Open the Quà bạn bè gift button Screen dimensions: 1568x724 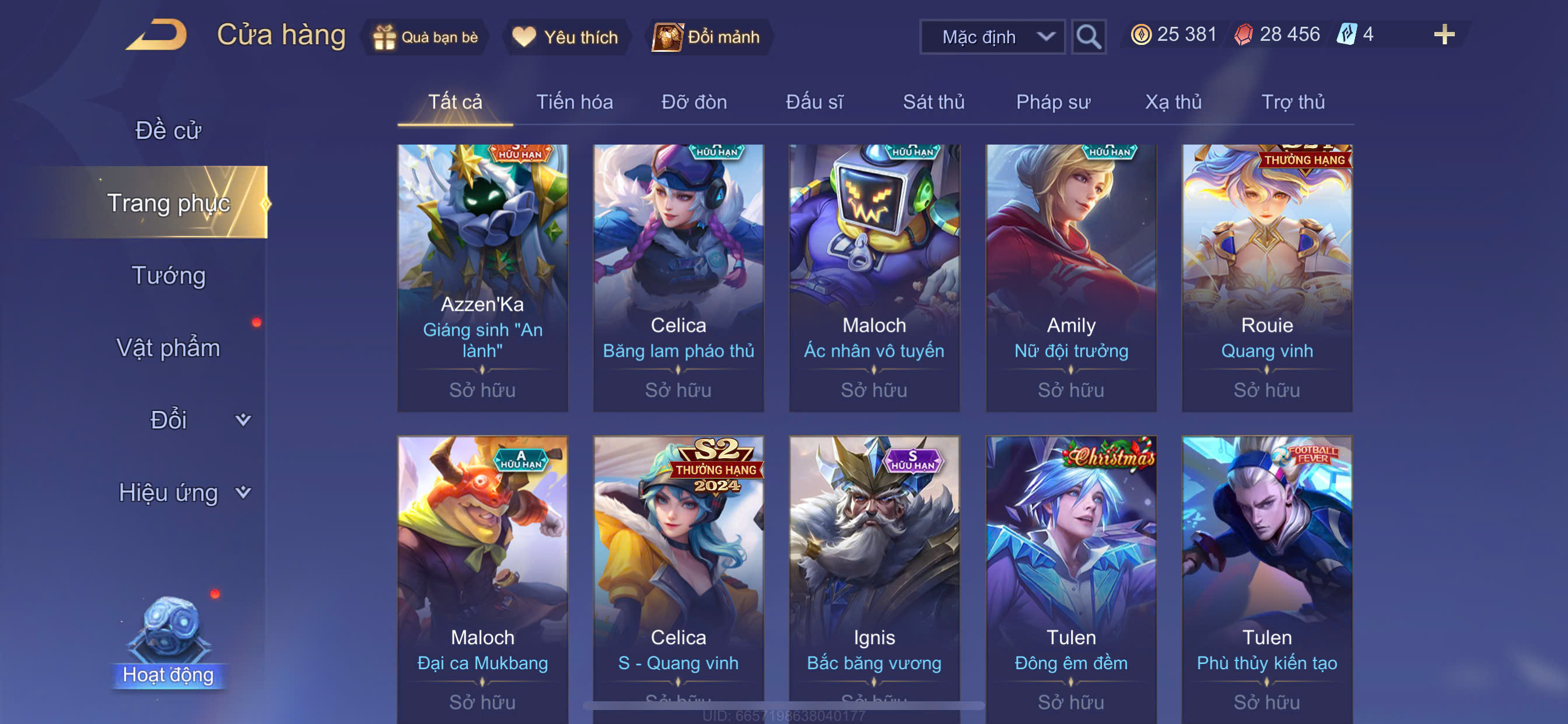click(426, 37)
